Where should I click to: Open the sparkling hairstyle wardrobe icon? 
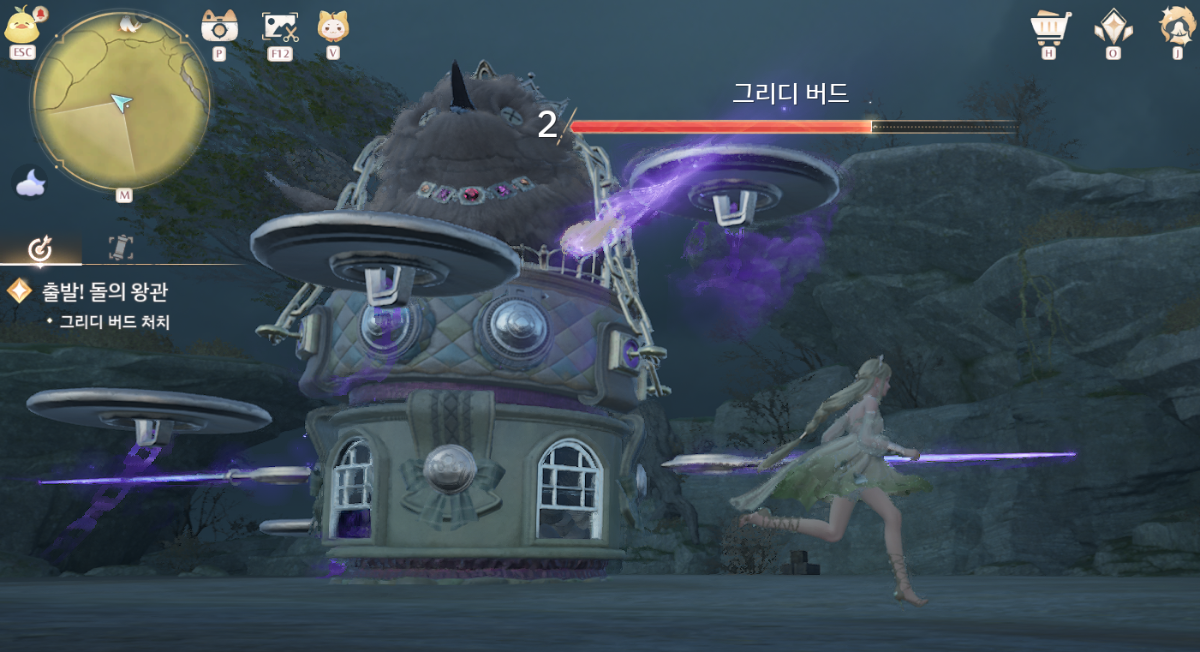click(1177, 25)
